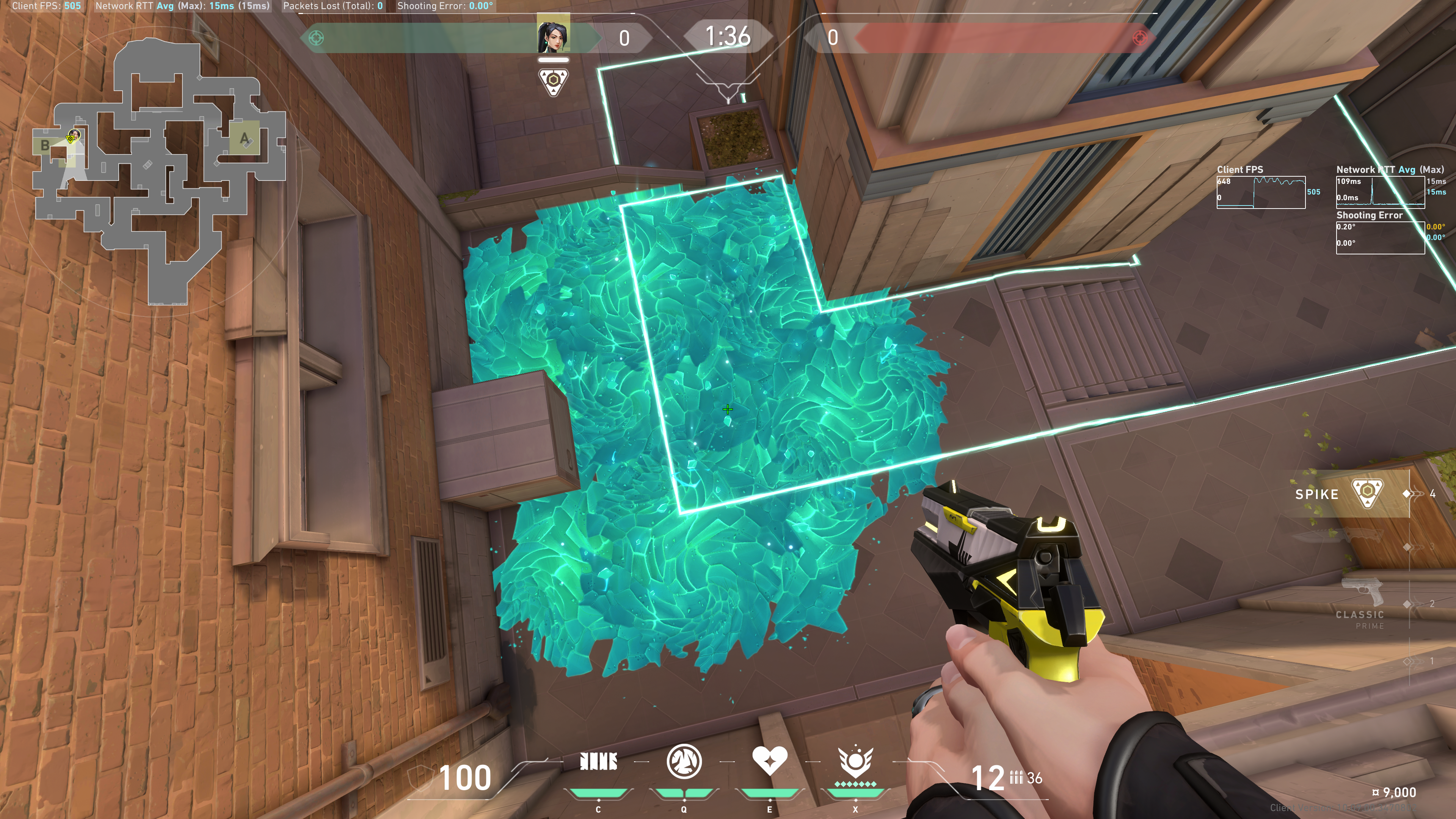The height and width of the screenshot is (819, 1456).
Task: Click Sage's portrait in the top bar
Action: click(553, 35)
